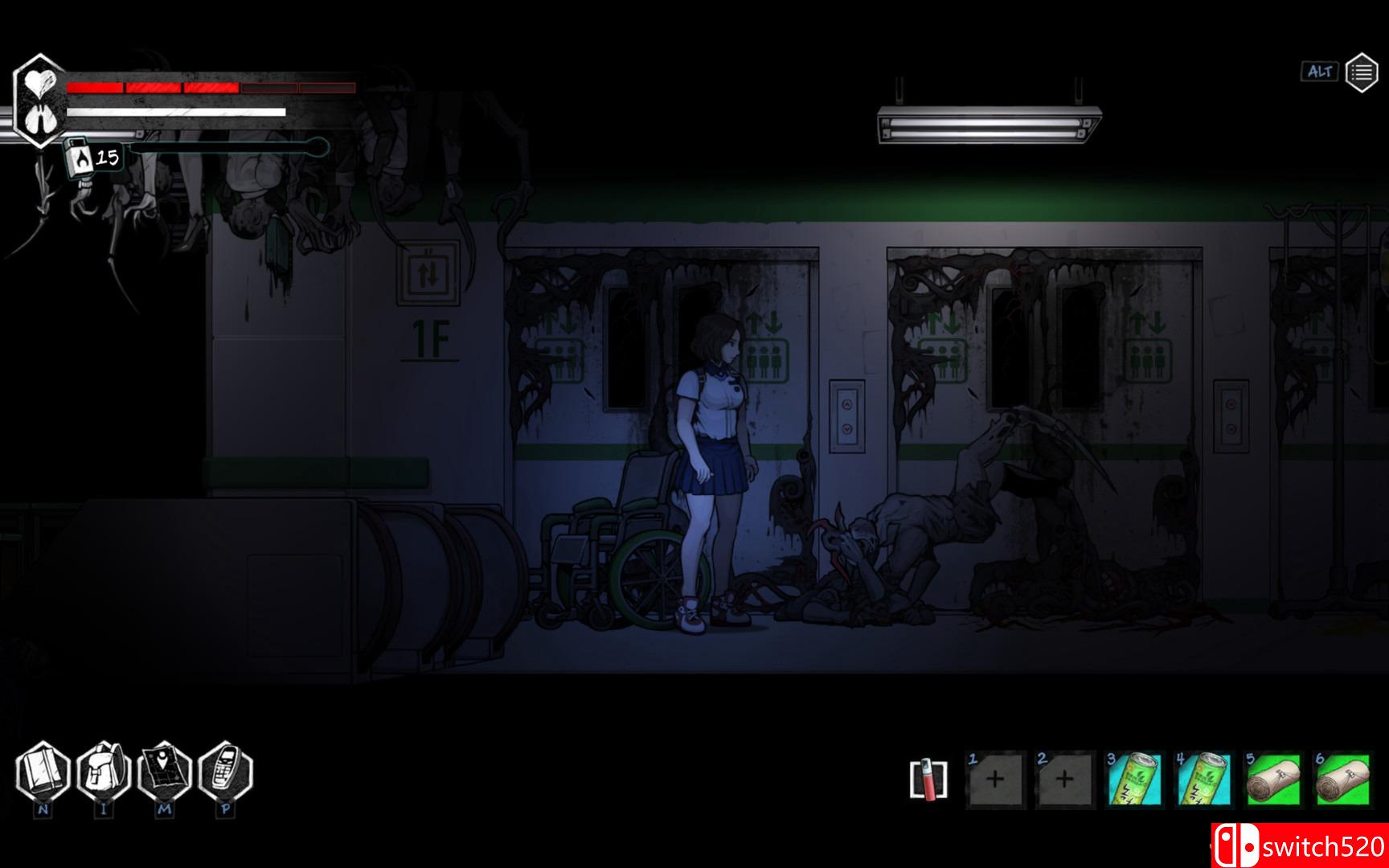The height and width of the screenshot is (868, 1389).
Task: Open the journal notebook icon
Action: coord(43,772)
